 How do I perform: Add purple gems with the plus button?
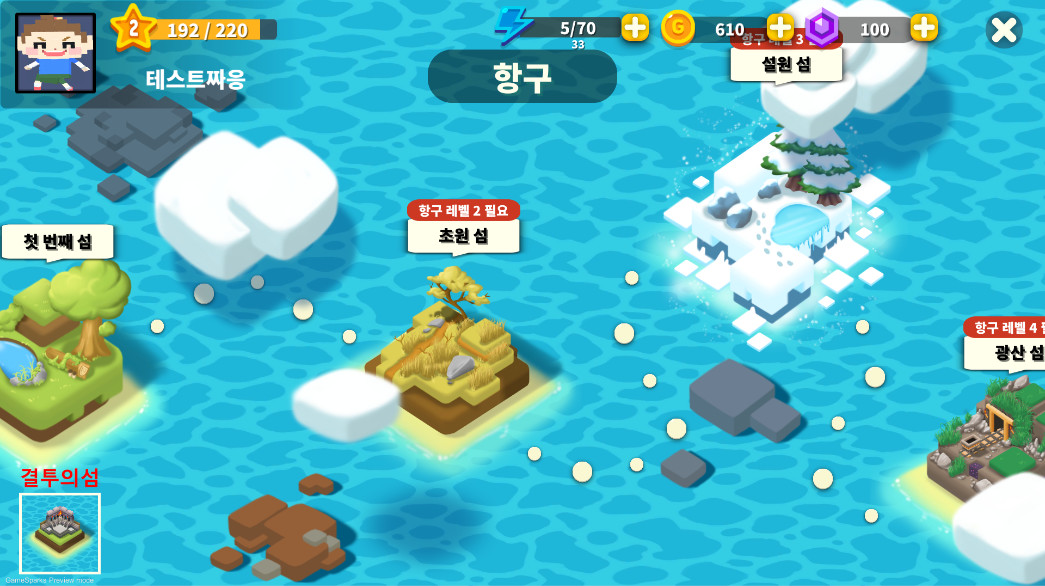pos(924,27)
